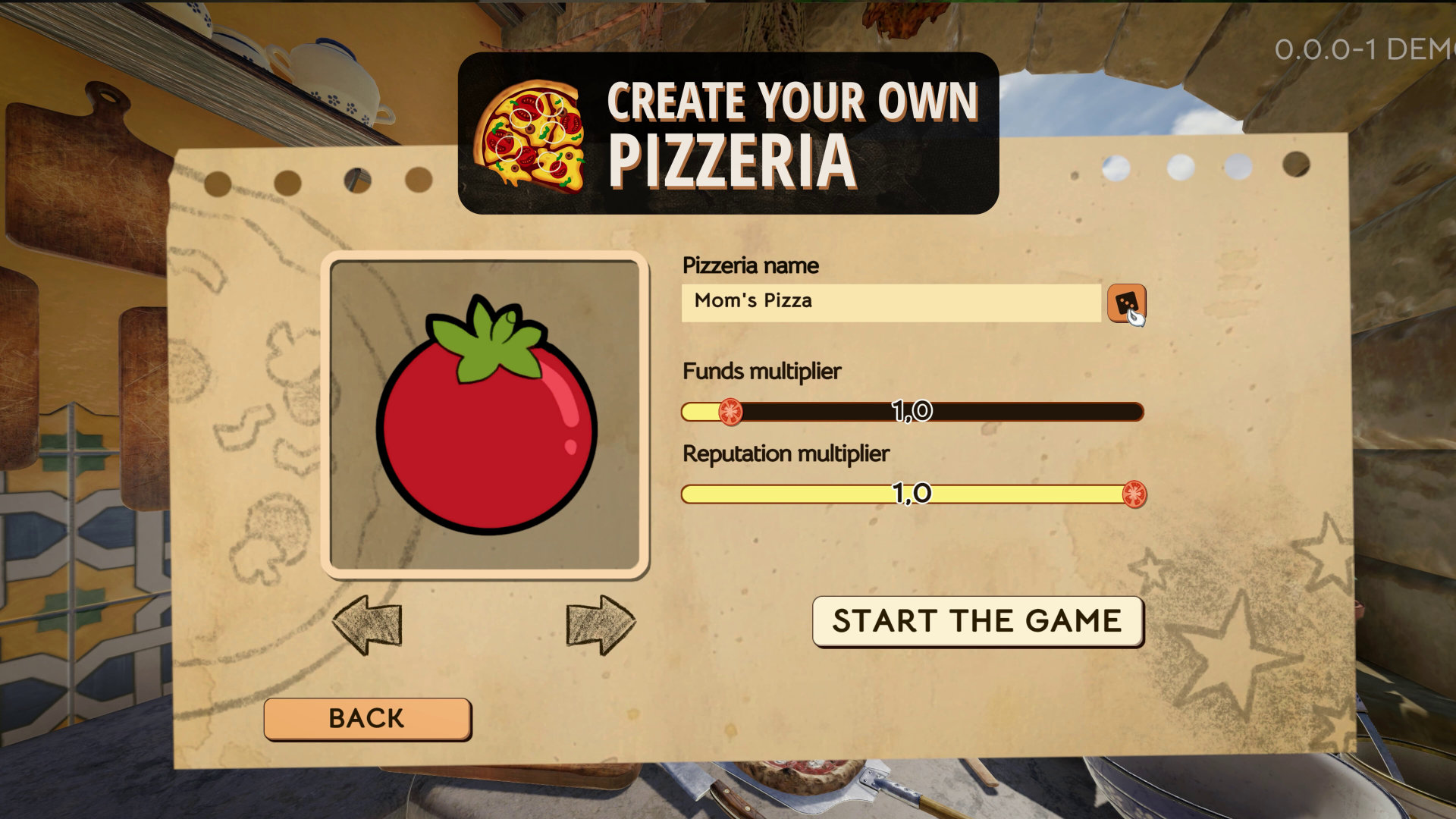Show the previous logo with left arrow
This screenshot has height=819, width=1456.
click(x=367, y=625)
